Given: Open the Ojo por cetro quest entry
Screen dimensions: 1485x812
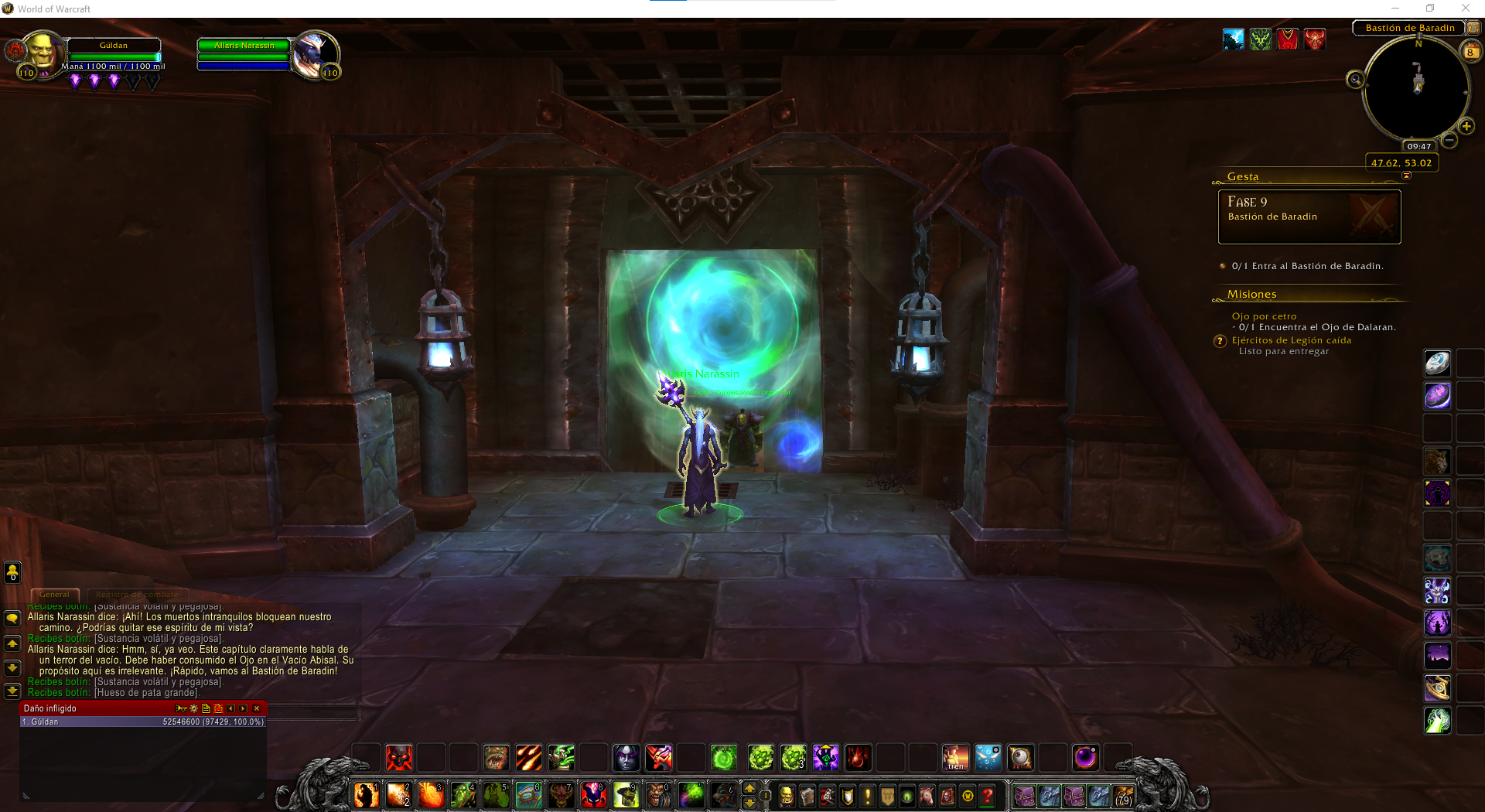Looking at the screenshot, I should pyautogui.click(x=1264, y=316).
